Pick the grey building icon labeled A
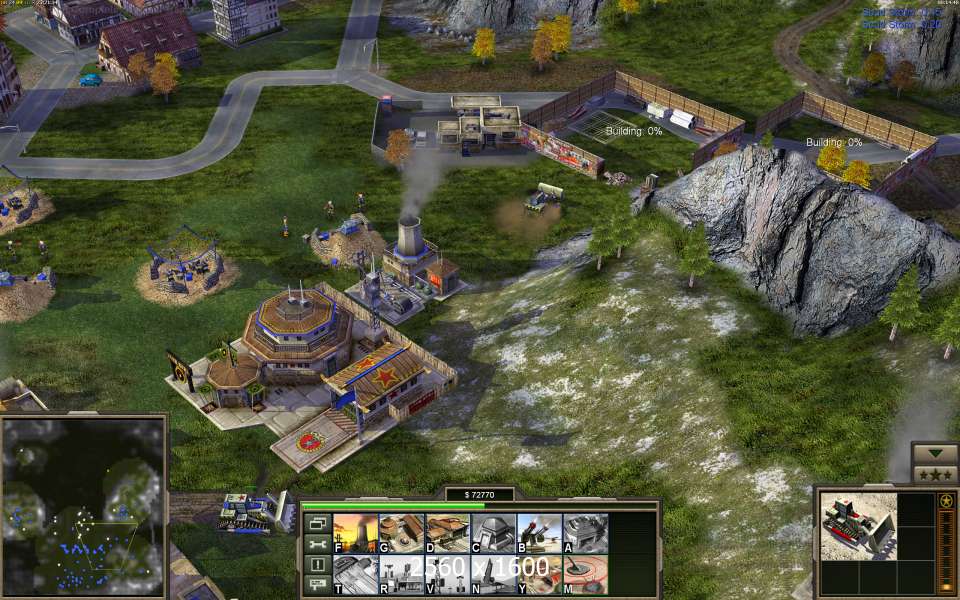 (x=584, y=533)
